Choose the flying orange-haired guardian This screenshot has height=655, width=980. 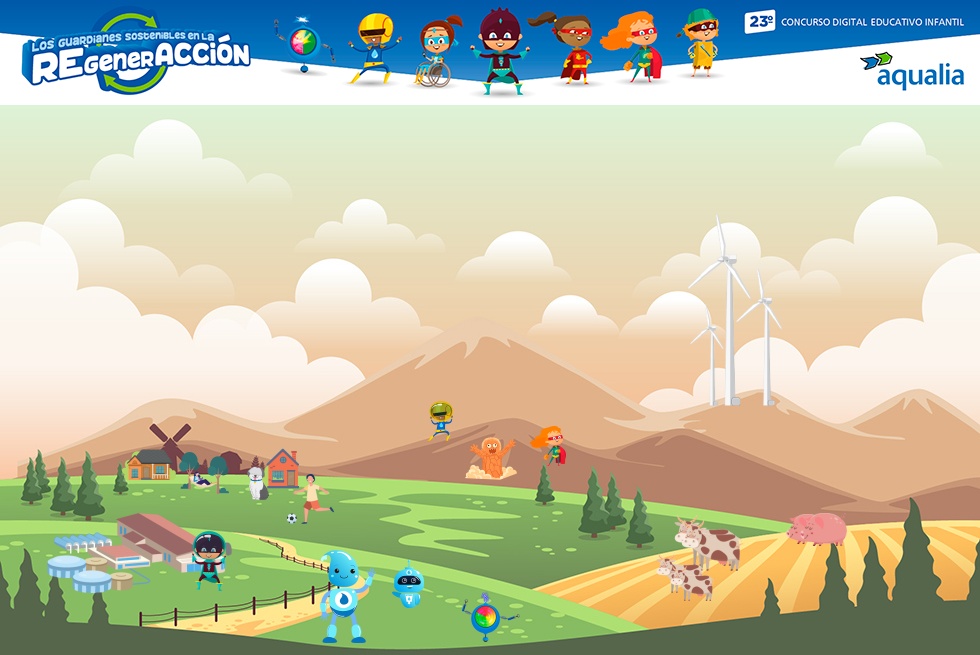pos(550,443)
